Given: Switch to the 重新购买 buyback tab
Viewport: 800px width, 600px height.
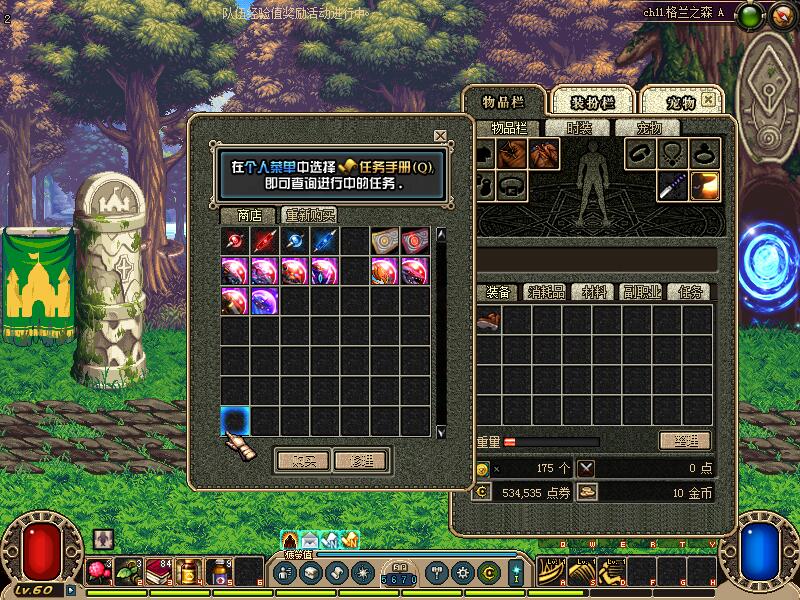Looking at the screenshot, I should click(x=309, y=215).
